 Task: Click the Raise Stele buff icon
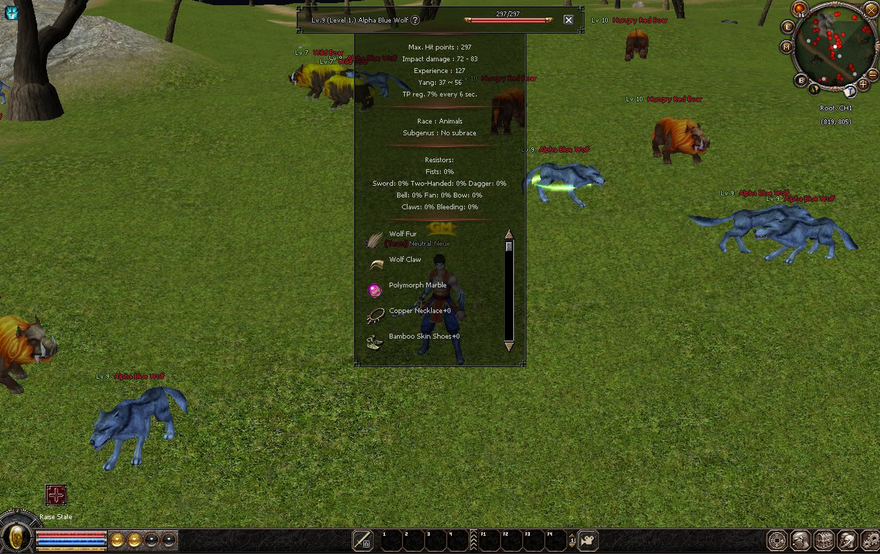click(x=56, y=495)
